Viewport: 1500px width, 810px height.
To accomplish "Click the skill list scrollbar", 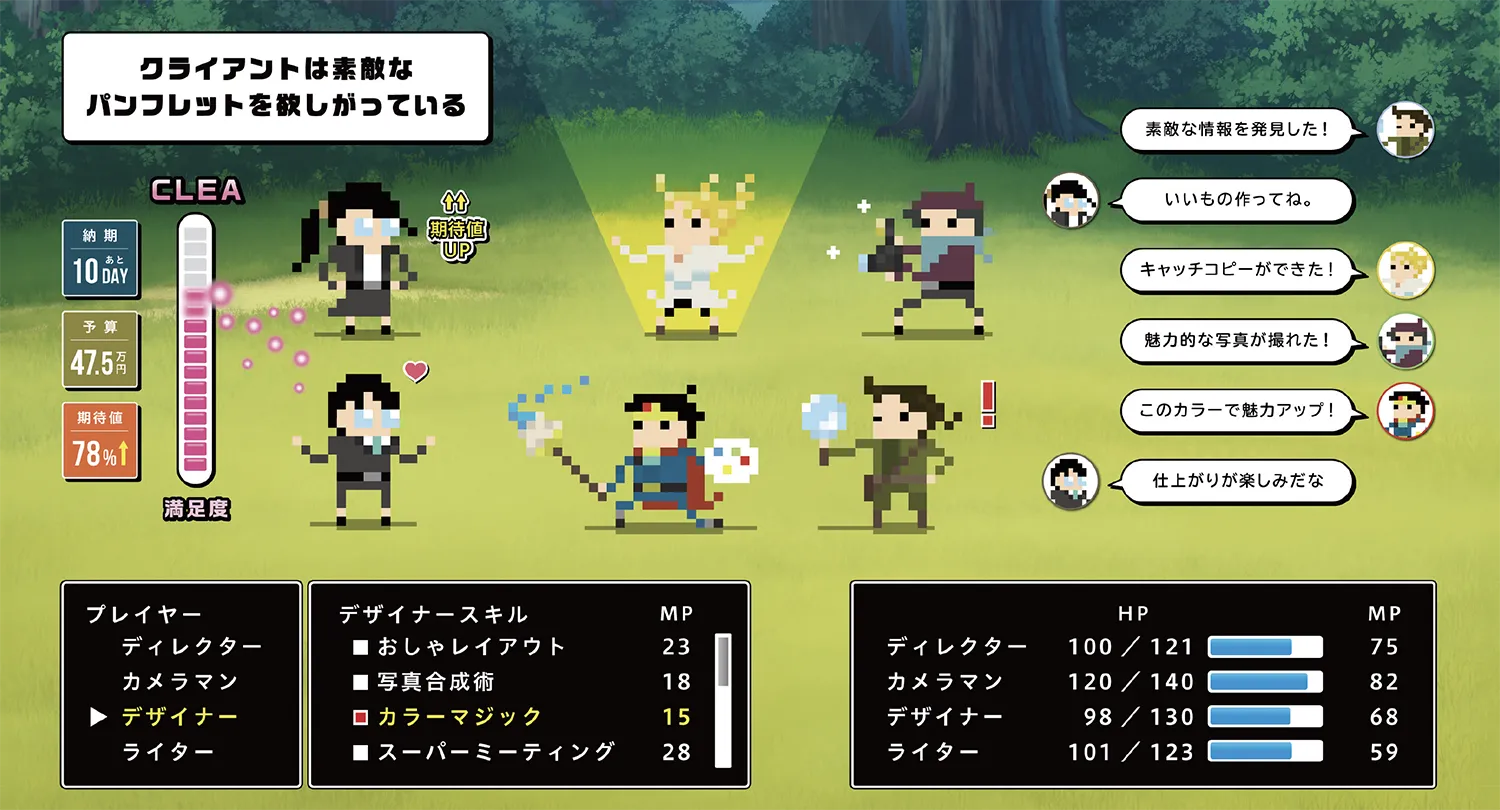I will pos(723,699).
